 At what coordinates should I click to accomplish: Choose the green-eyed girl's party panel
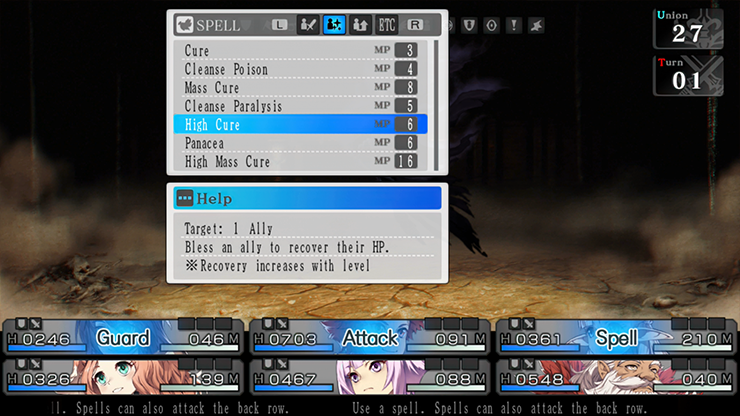pos(123,381)
